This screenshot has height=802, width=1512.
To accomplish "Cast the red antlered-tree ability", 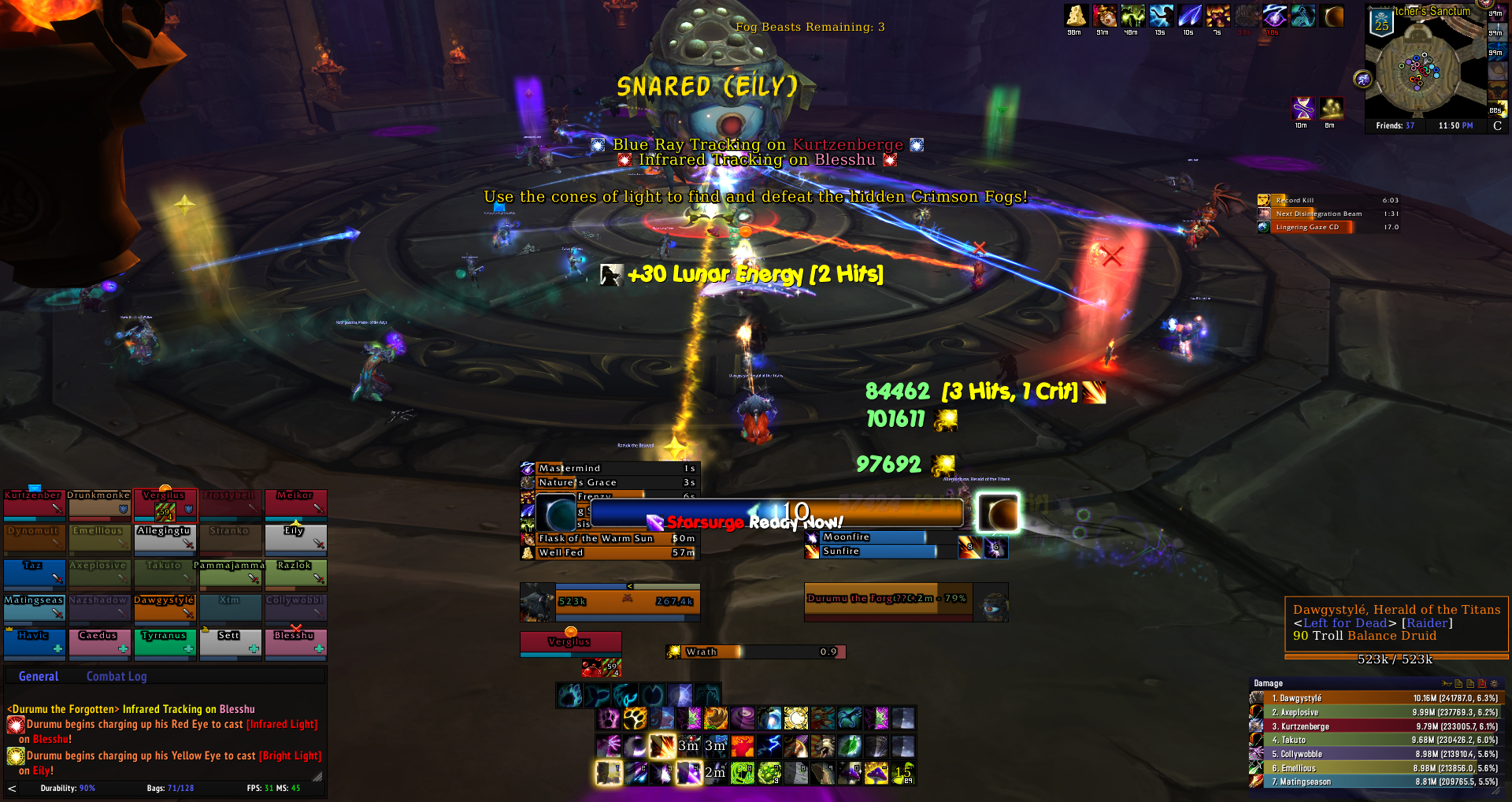I will (x=743, y=745).
